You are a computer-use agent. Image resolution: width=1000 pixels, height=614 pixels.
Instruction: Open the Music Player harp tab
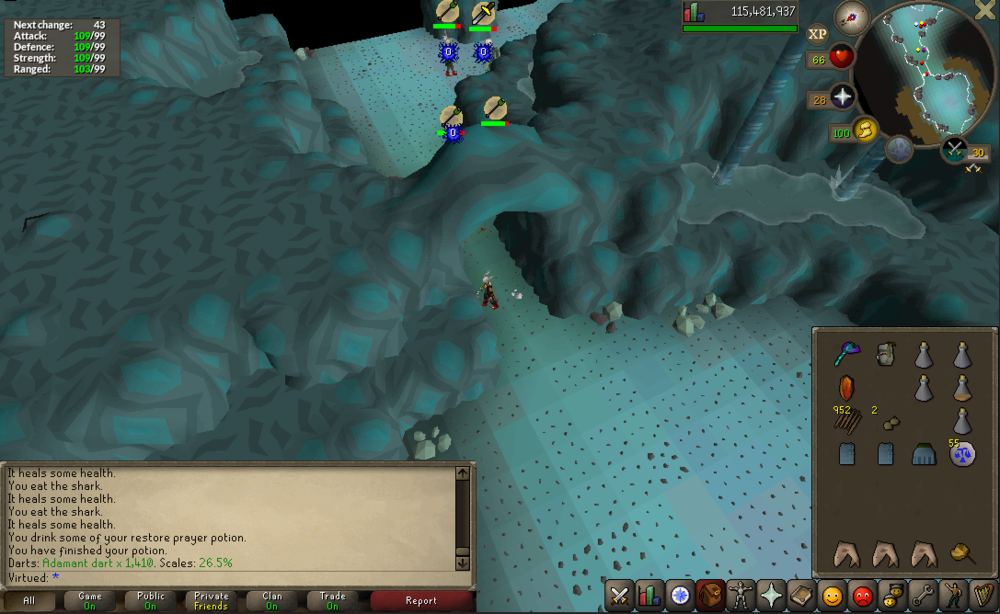pos(983,596)
